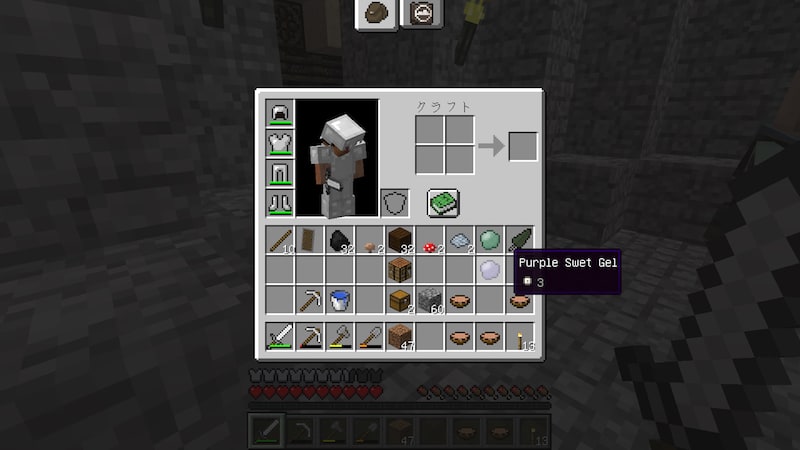Select the water bucket slot
Viewport: 800px width, 450px height.
coord(340,300)
